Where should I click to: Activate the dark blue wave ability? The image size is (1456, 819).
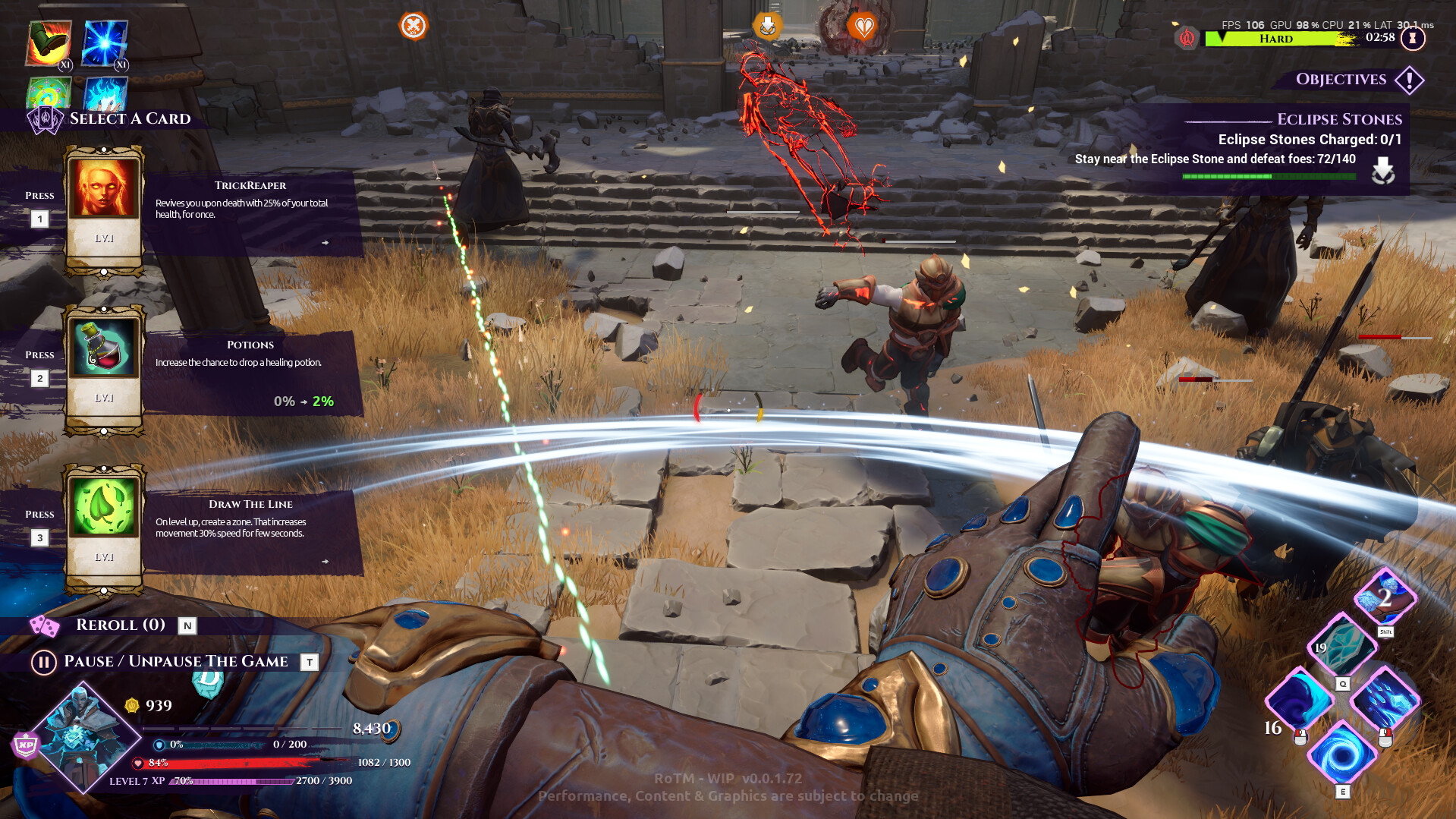1299,700
